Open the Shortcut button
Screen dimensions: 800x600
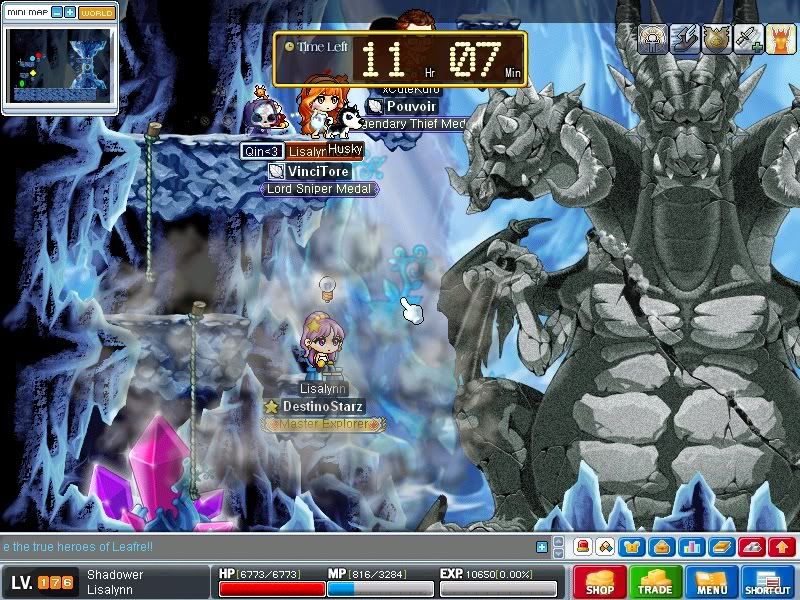[x=768, y=582]
